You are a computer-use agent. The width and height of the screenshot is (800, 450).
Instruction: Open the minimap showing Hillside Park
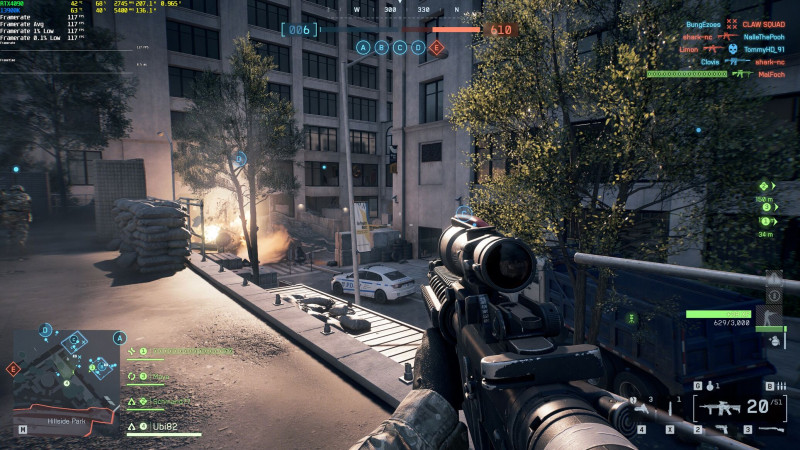(x=65, y=370)
